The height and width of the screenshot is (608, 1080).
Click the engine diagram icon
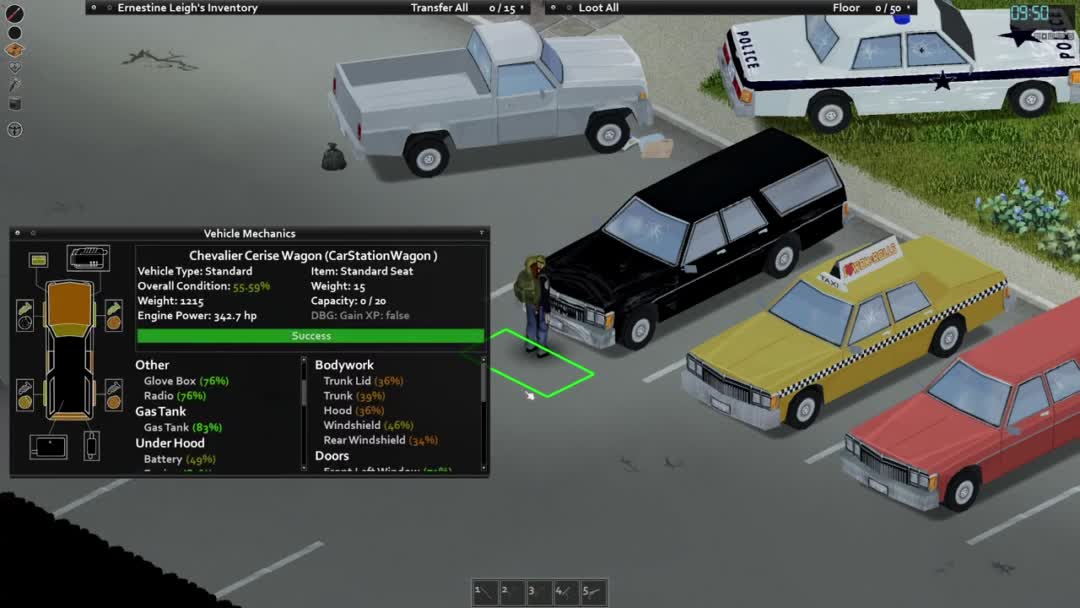[88, 258]
